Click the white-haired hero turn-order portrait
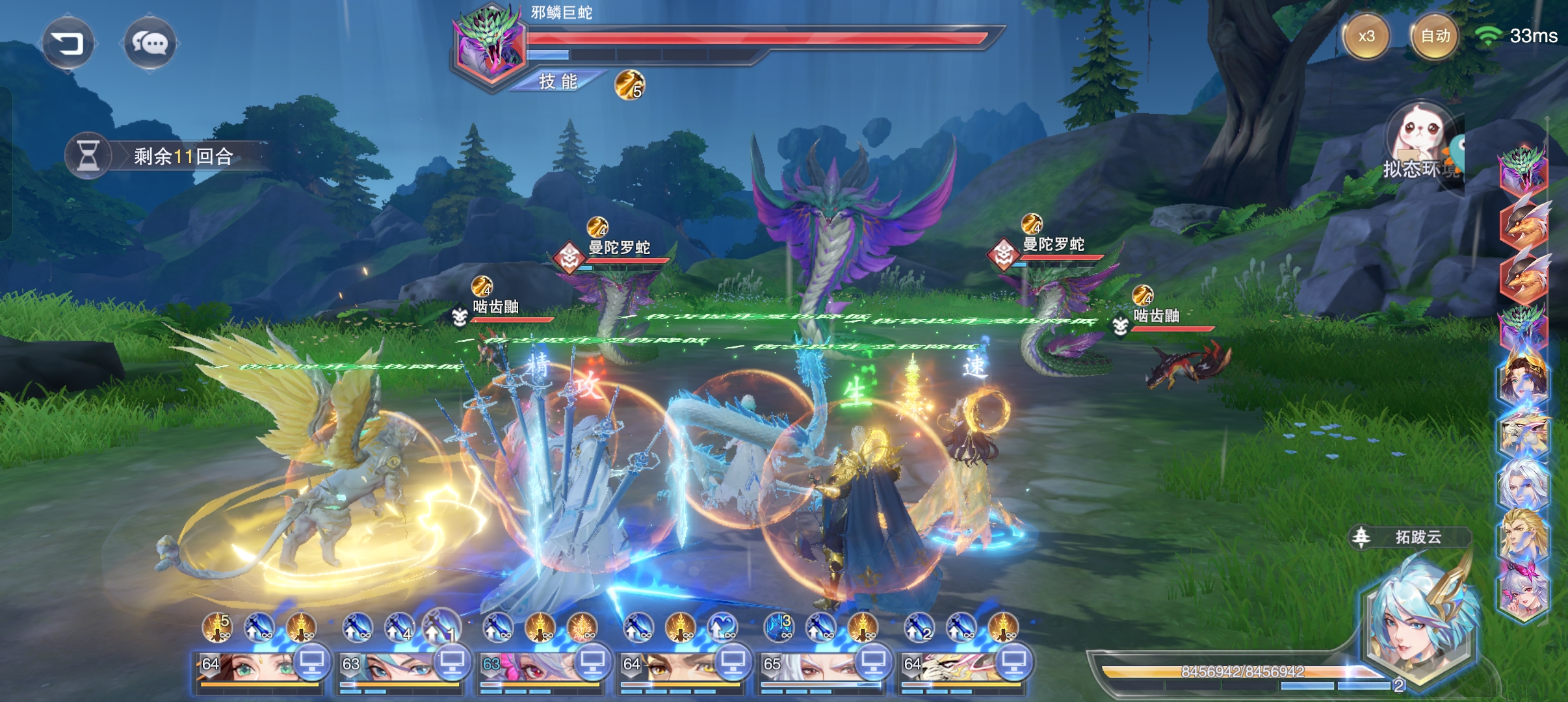 [1524, 484]
